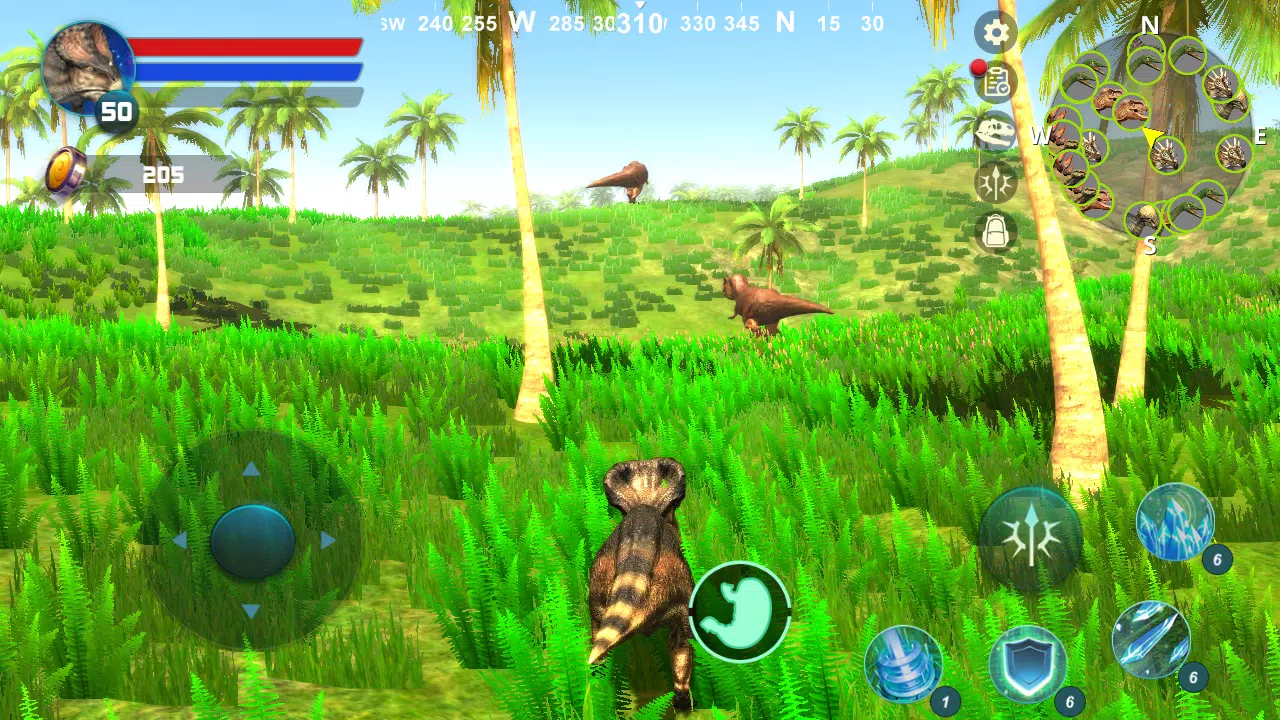Expand the circular dinosaur minimap

[1150, 135]
